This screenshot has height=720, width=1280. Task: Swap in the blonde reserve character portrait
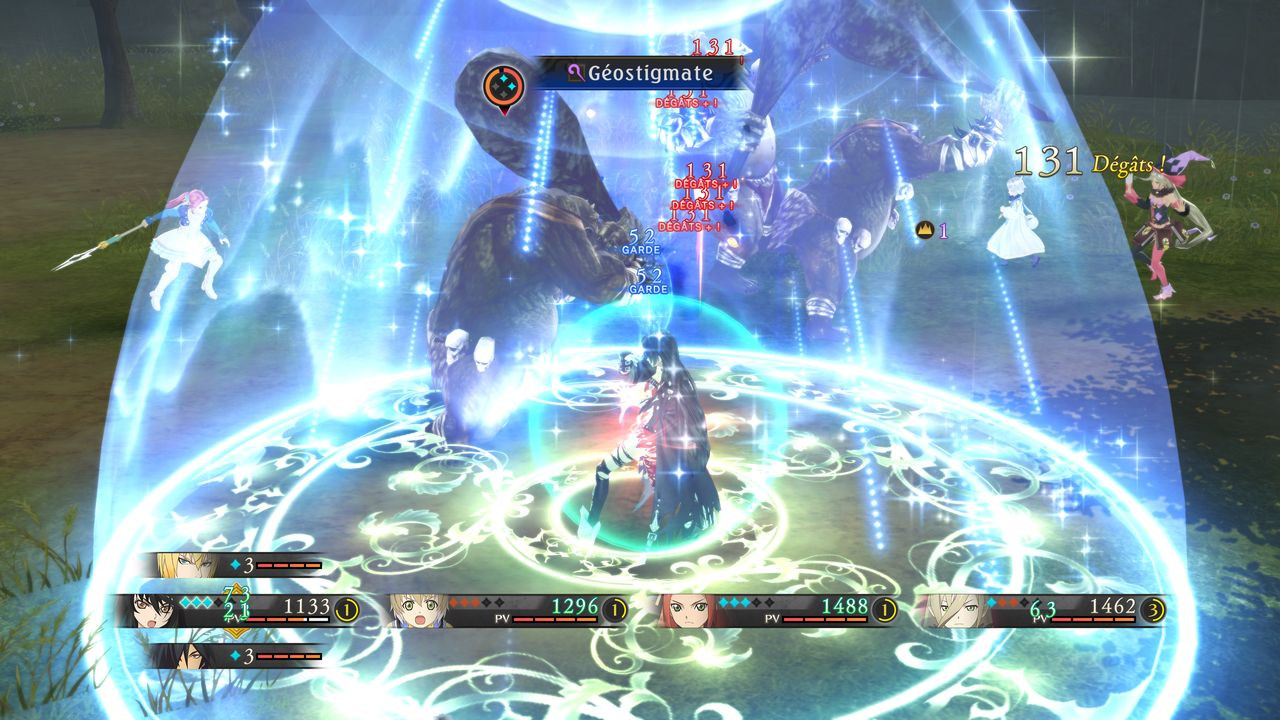(x=183, y=566)
